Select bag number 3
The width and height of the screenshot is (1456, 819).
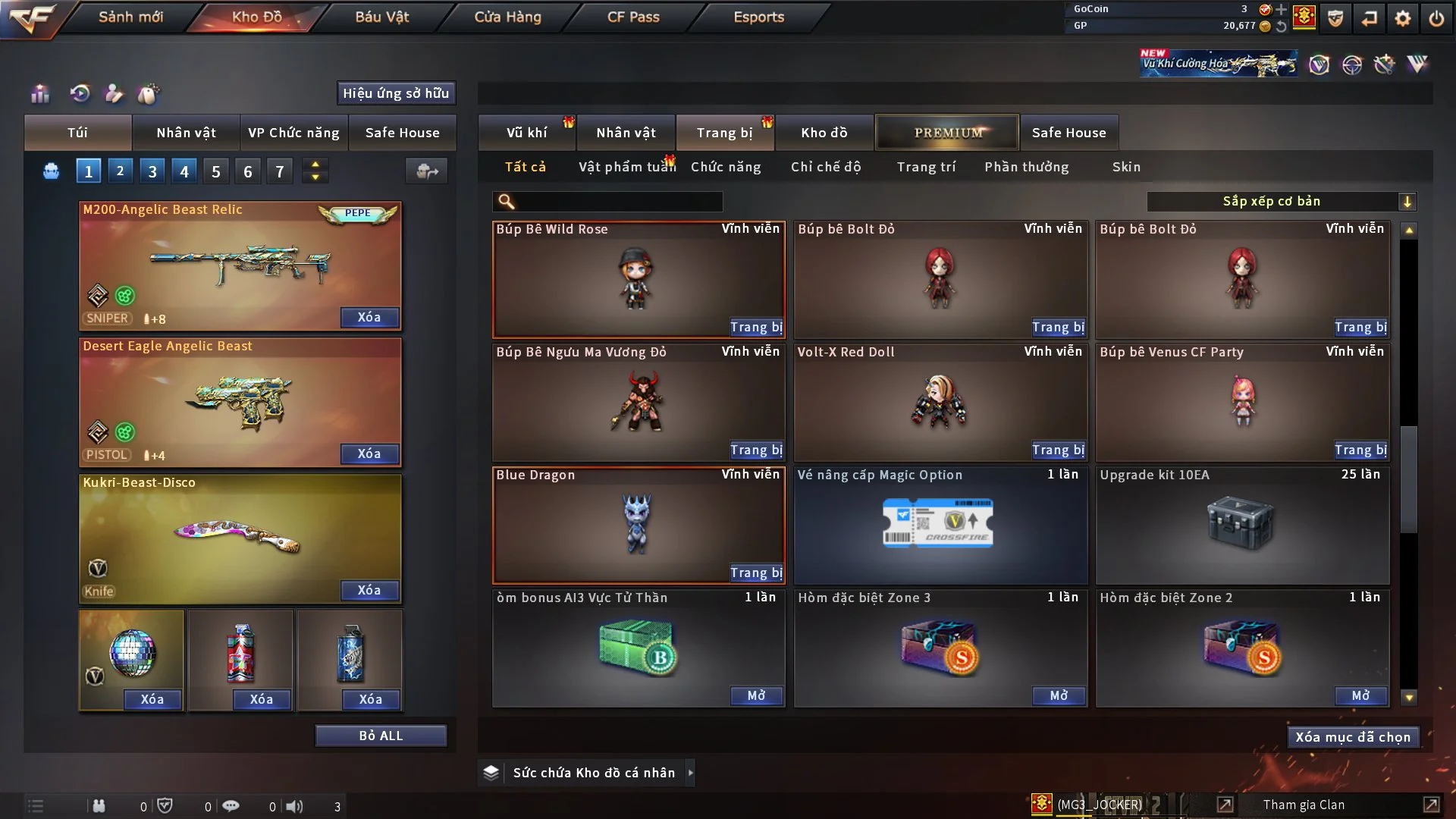click(x=152, y=171)
